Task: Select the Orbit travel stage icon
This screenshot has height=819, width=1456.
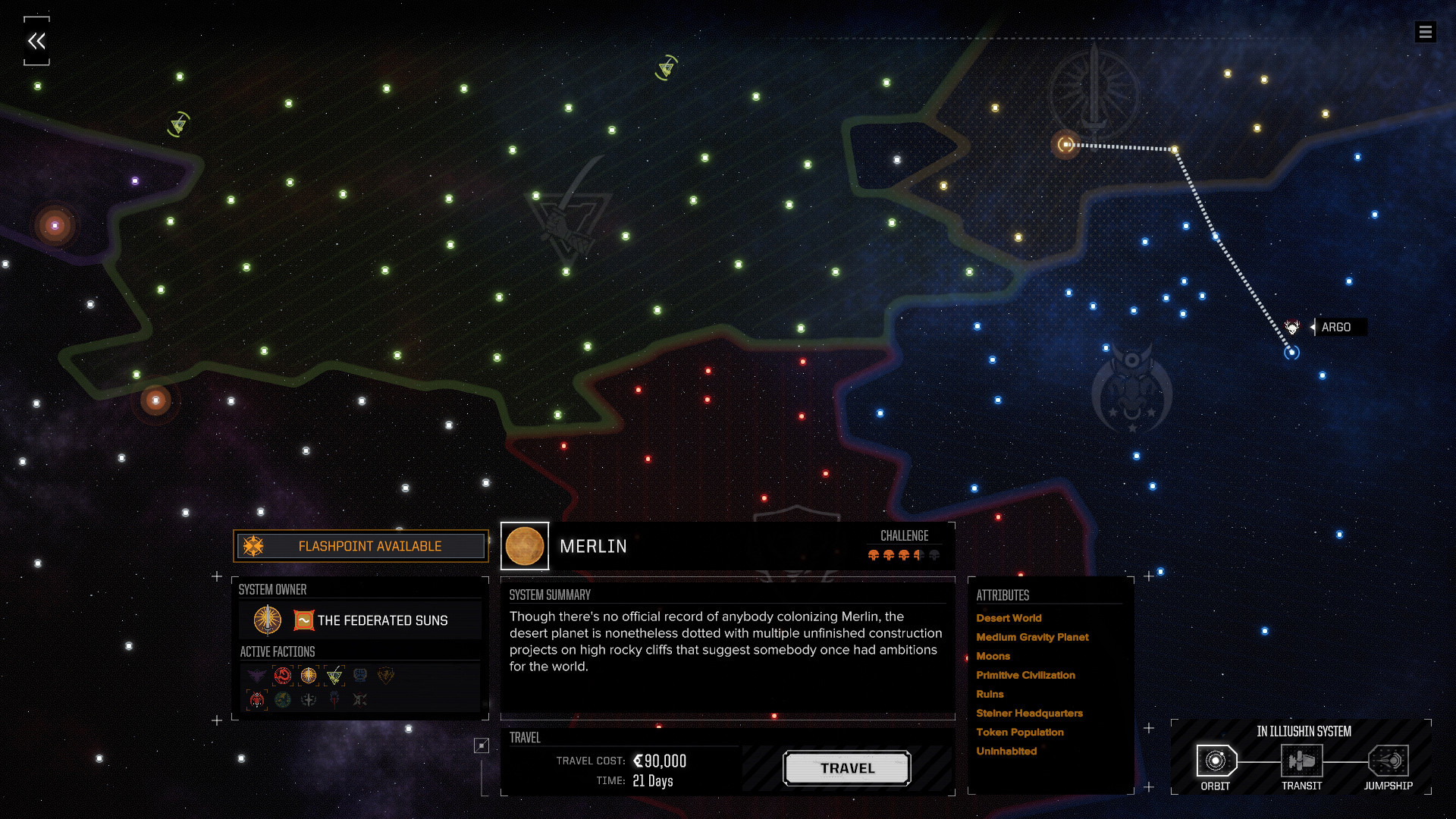Action: pyautogui.click(x=1216, y=761)
